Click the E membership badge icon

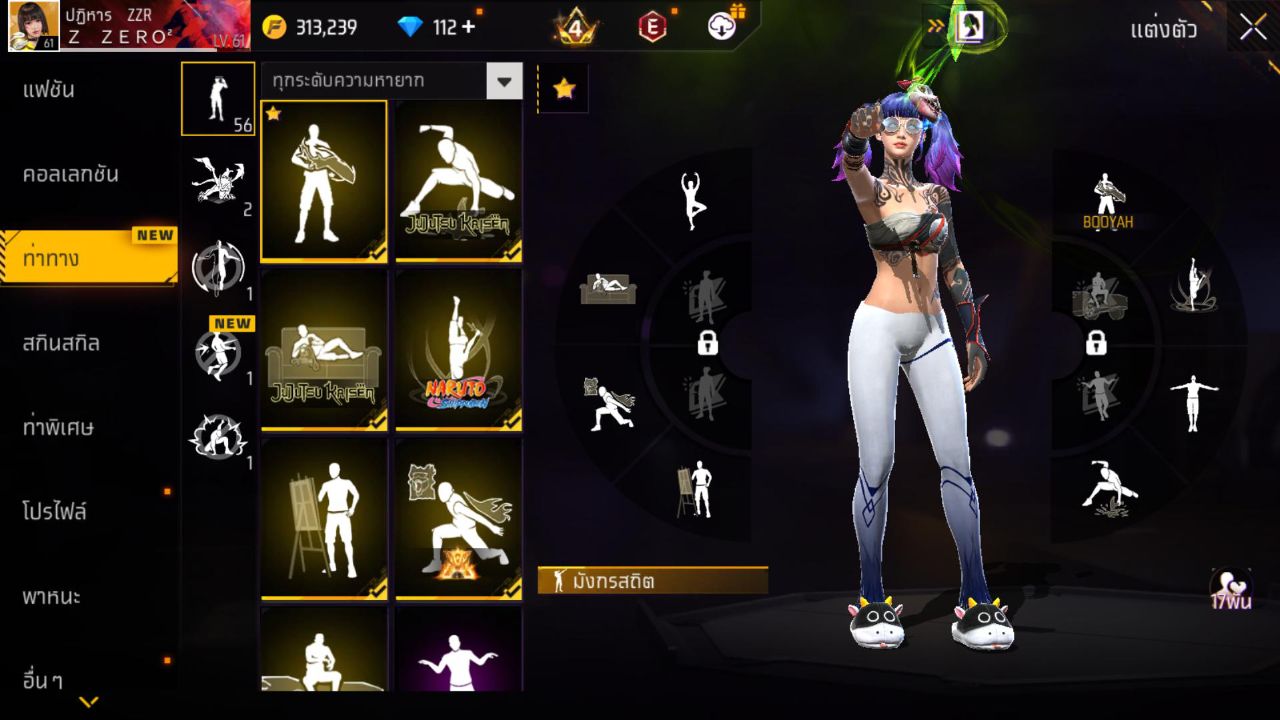point(653,27)
